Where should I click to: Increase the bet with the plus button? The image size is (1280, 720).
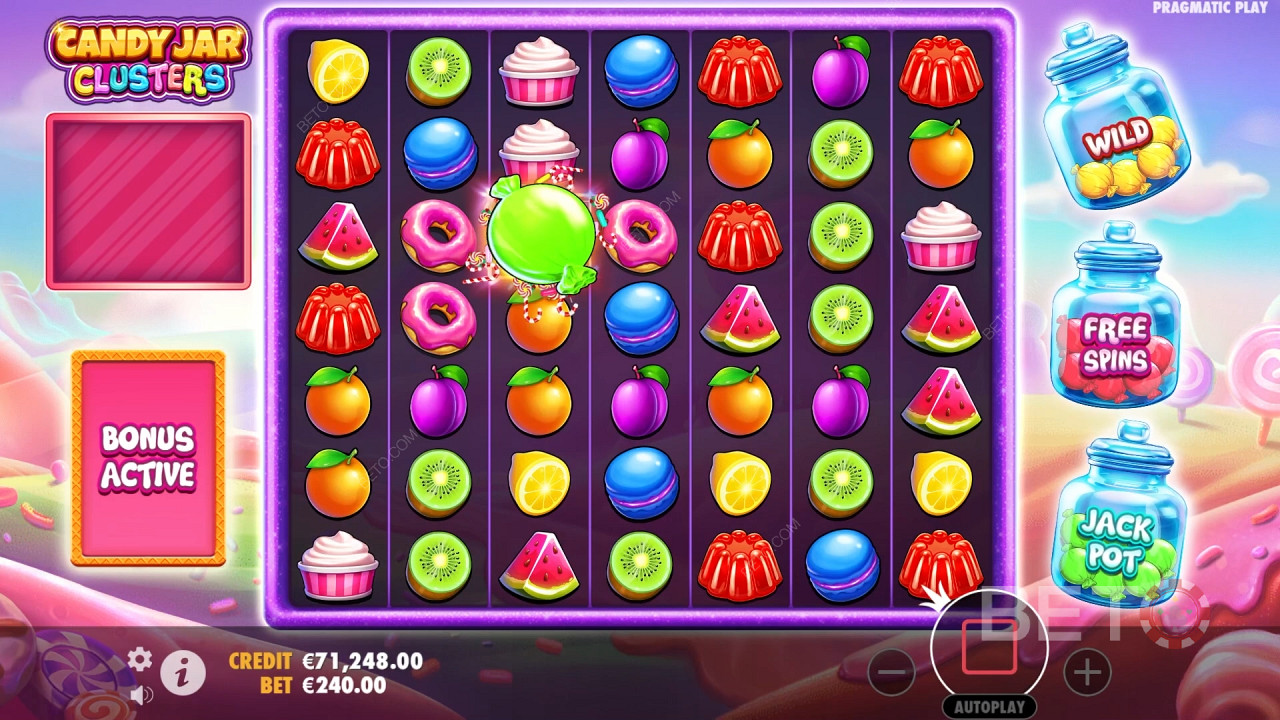1086,672
